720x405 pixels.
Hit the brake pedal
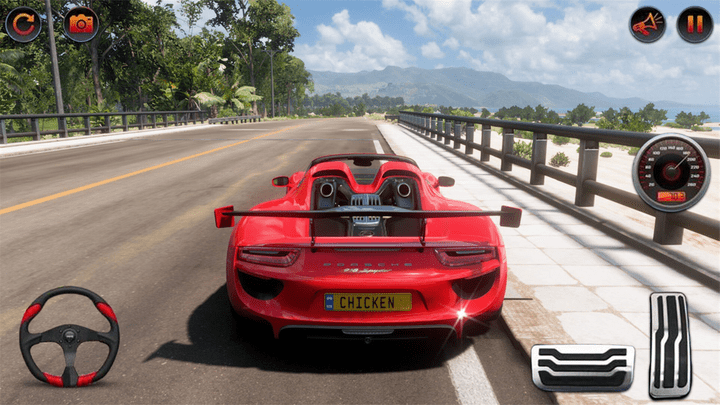click(x=582, y=367)
